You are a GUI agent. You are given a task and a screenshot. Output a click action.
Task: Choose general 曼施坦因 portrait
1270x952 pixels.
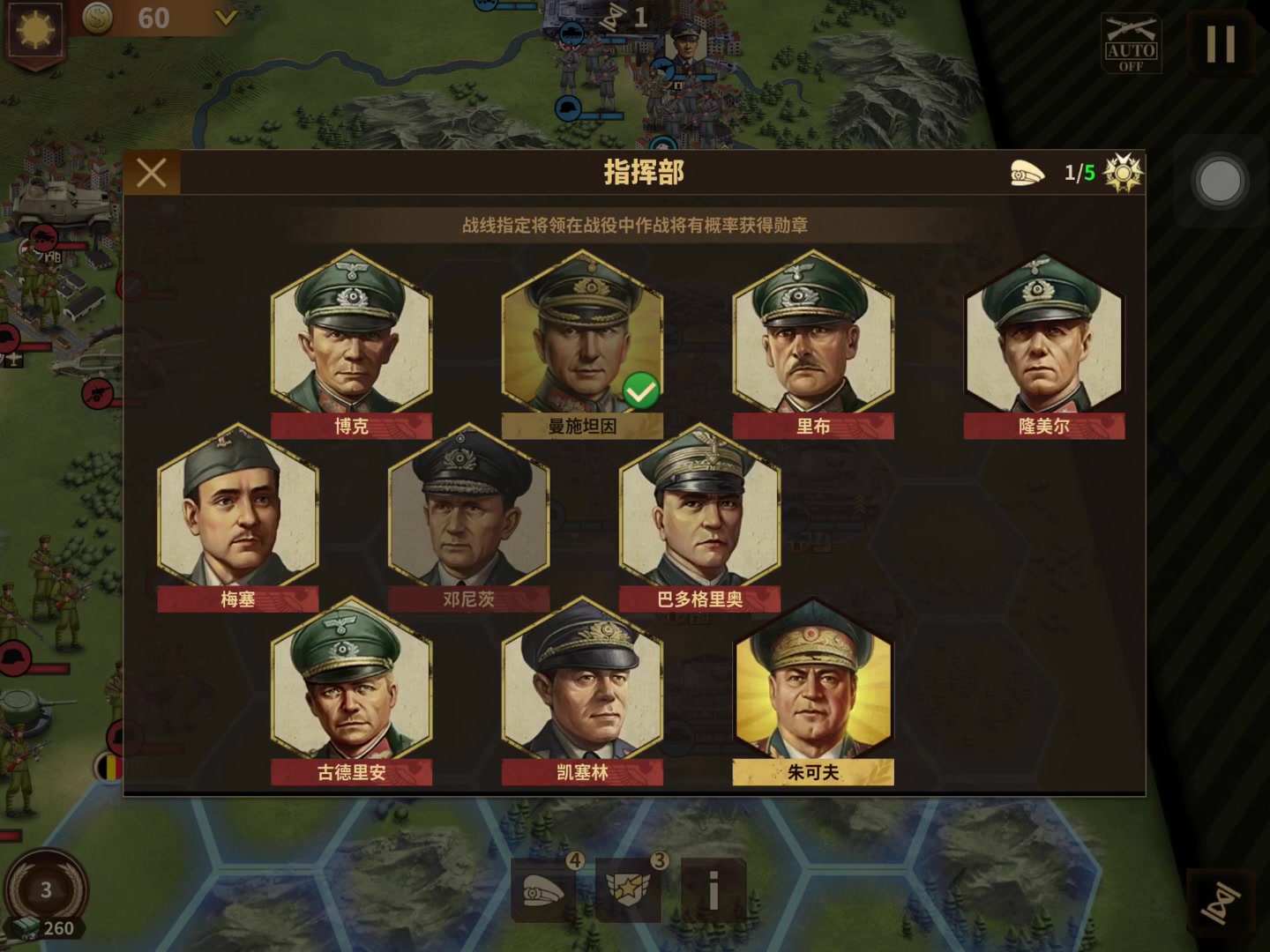(582, 335)
